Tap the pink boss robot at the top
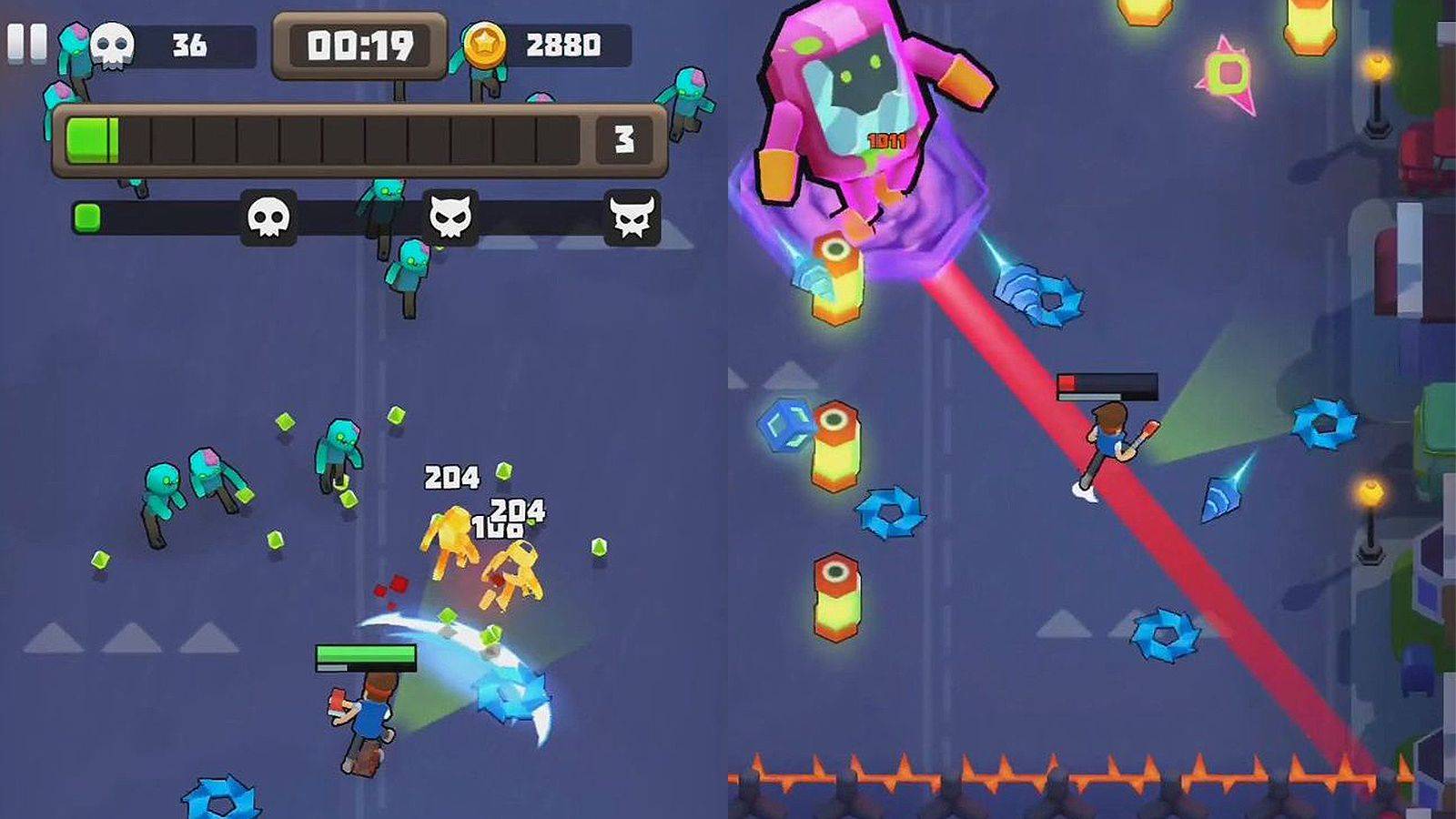 point(860,100)
